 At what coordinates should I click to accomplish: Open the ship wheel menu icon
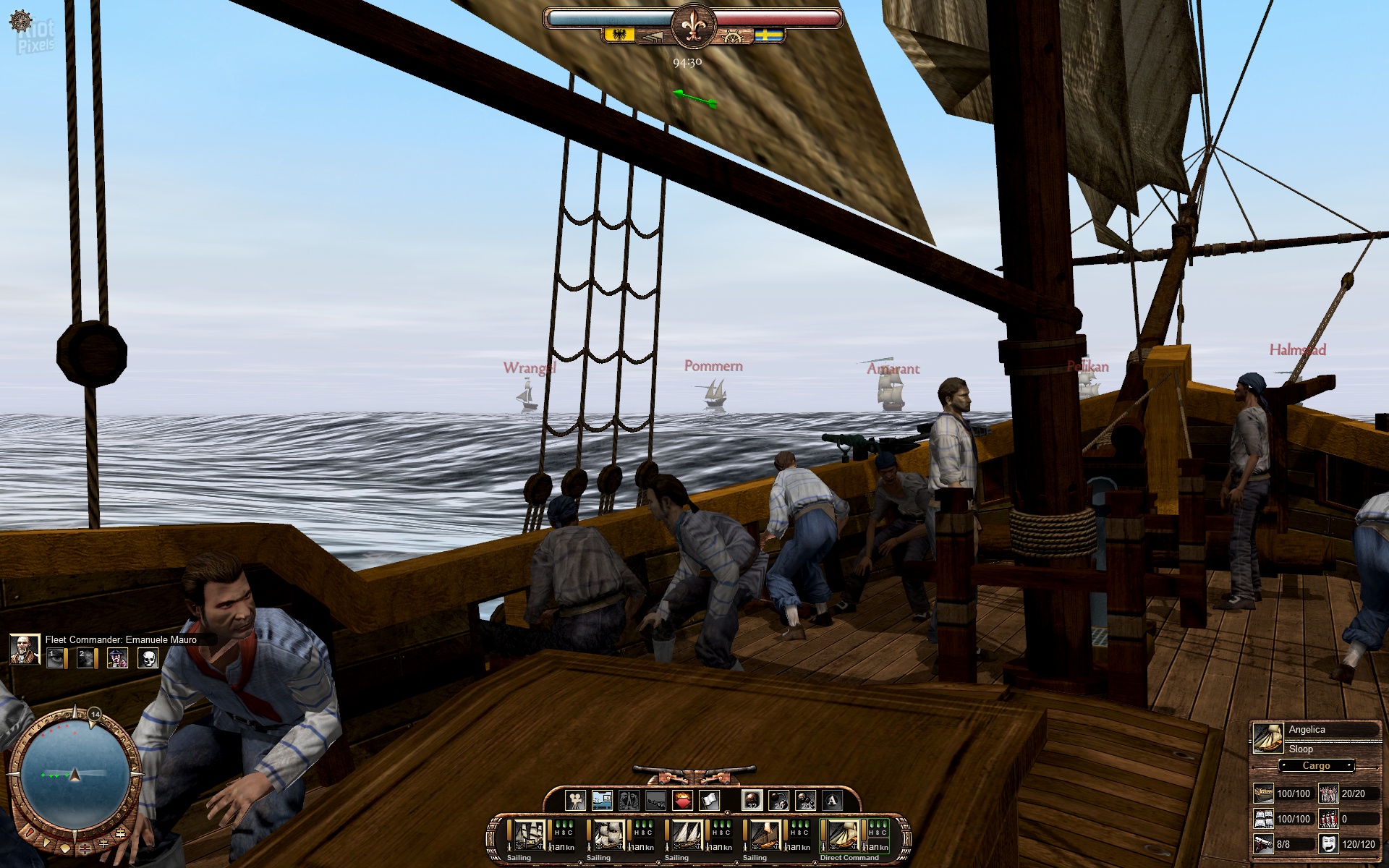click(x=21, y=20)
